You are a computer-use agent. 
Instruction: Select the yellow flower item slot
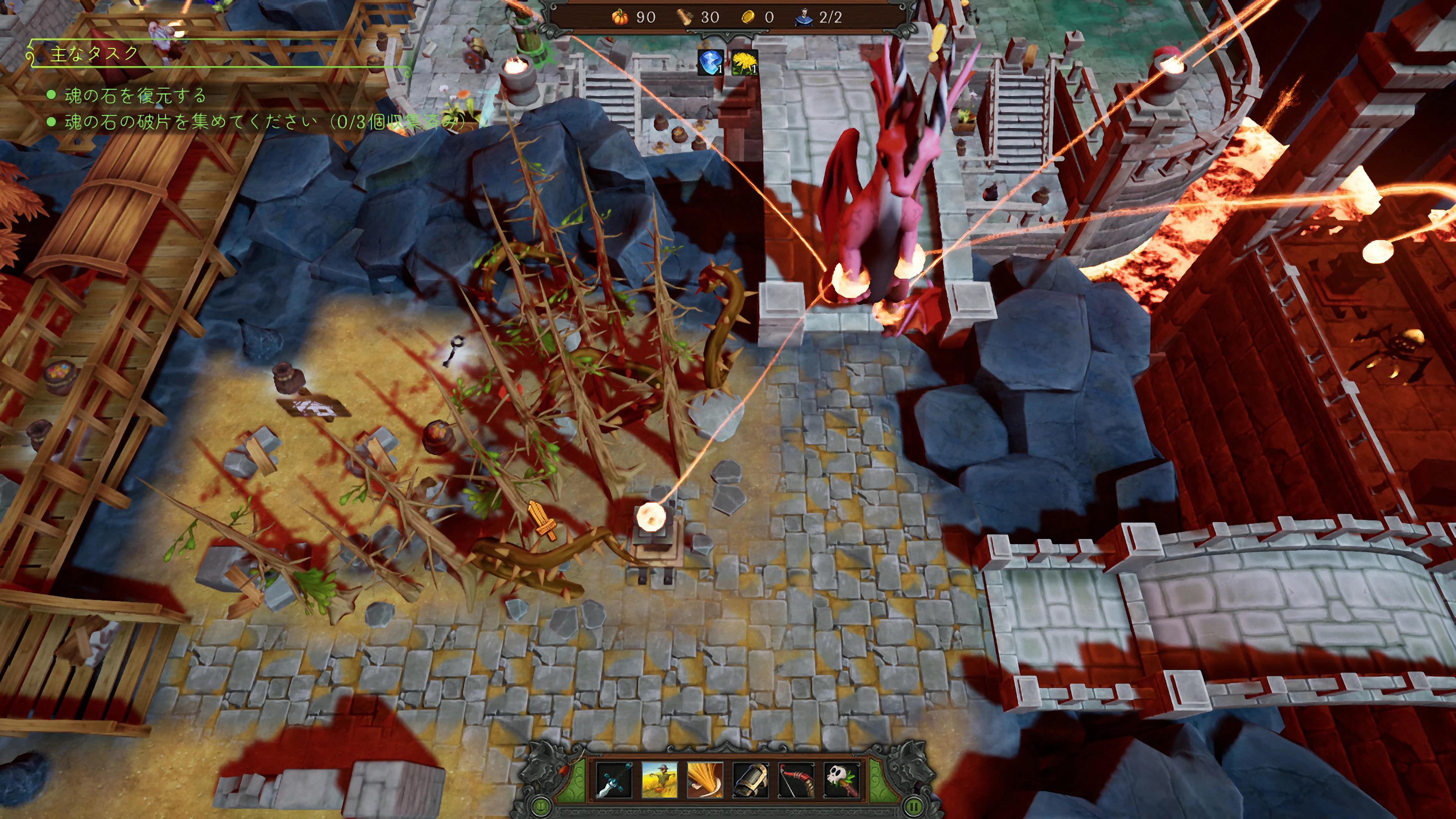tap(744, 62)
